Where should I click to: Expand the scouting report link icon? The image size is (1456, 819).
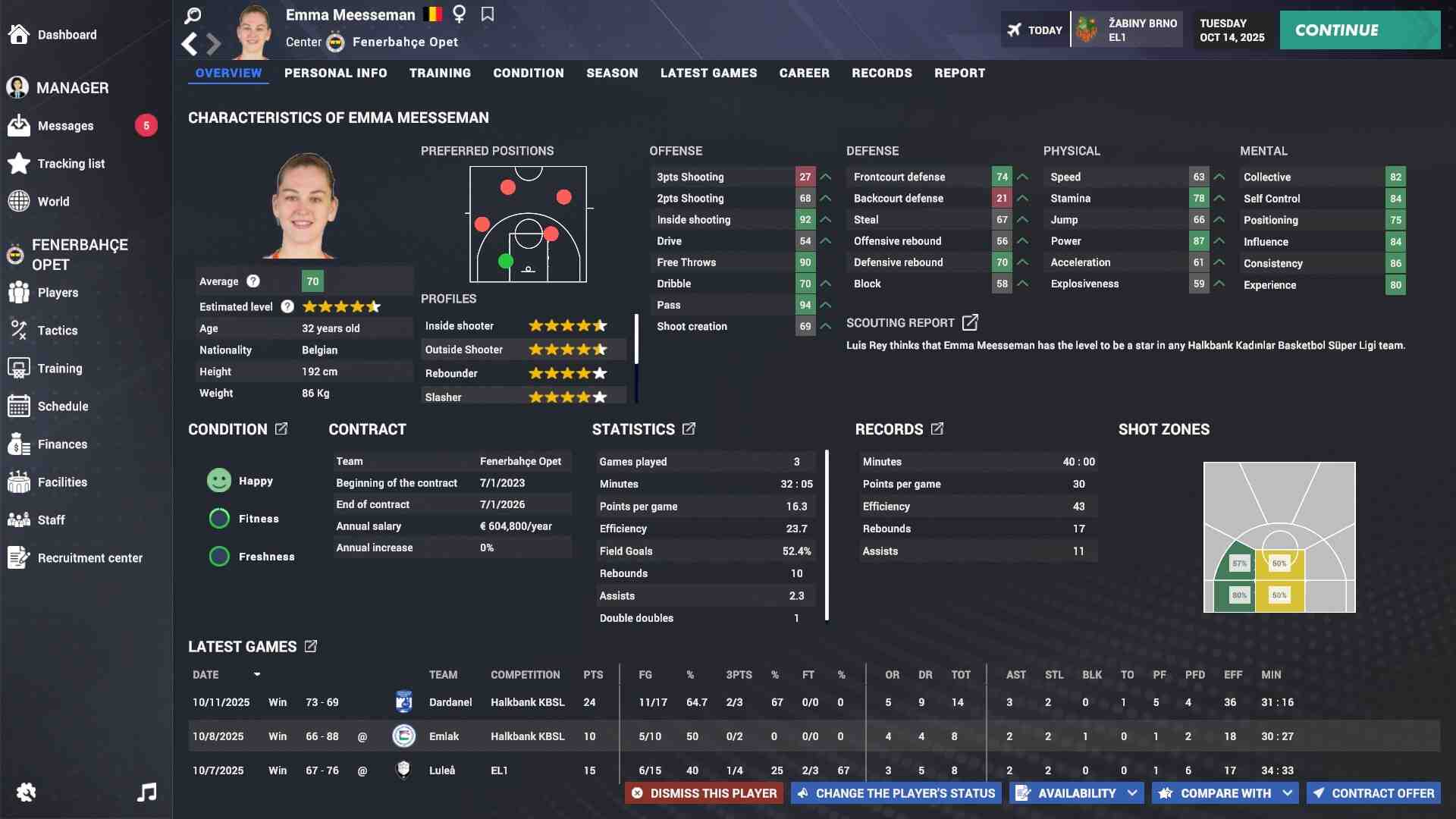tap(970, 322)
